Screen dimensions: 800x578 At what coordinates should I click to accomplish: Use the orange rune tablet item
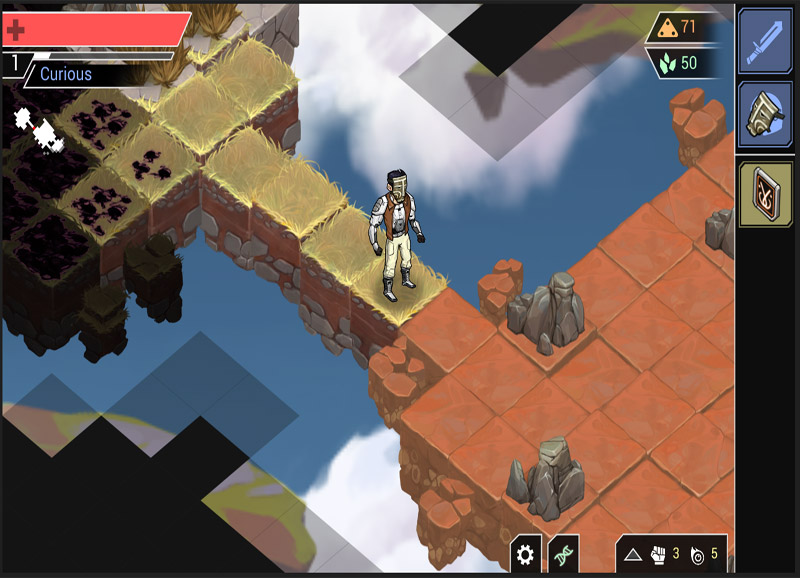[765, 194]
